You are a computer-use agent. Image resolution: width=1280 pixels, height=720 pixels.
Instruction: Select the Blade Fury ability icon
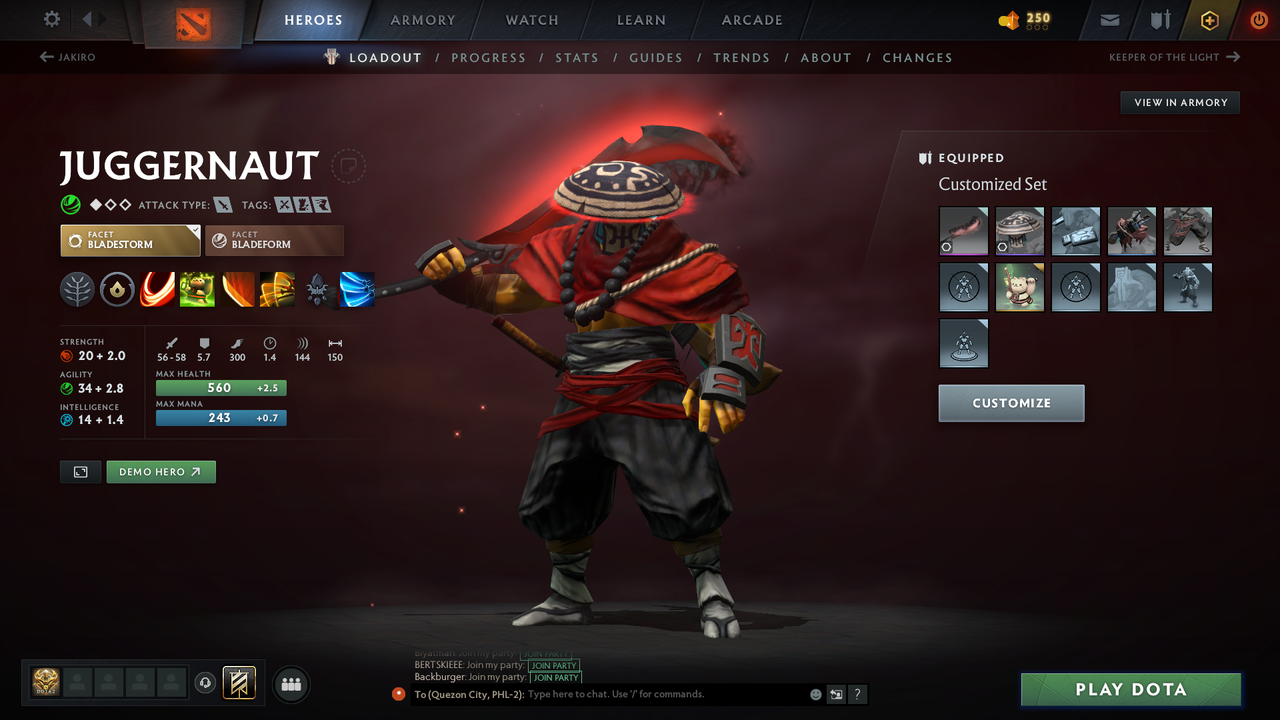tap(157, 290)
